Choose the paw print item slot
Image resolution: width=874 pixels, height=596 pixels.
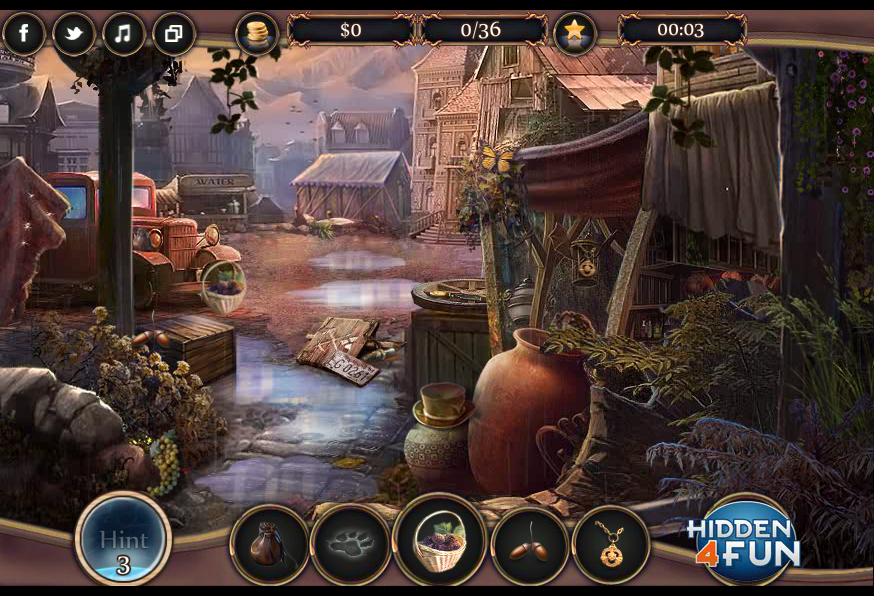(x=350, y=545)
